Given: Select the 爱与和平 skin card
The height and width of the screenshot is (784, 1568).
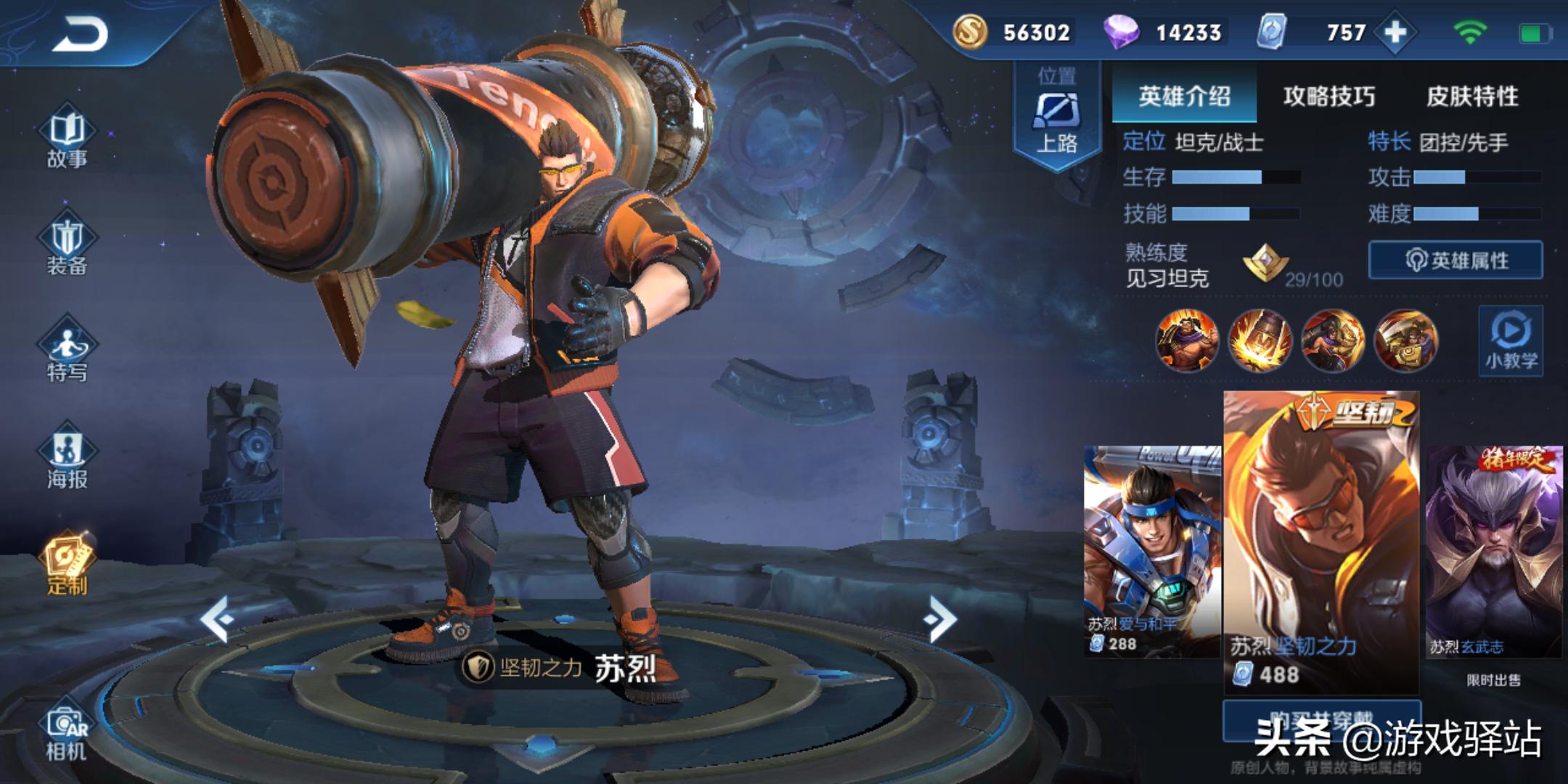Looking at the screenshot, I should point(1151,550).
